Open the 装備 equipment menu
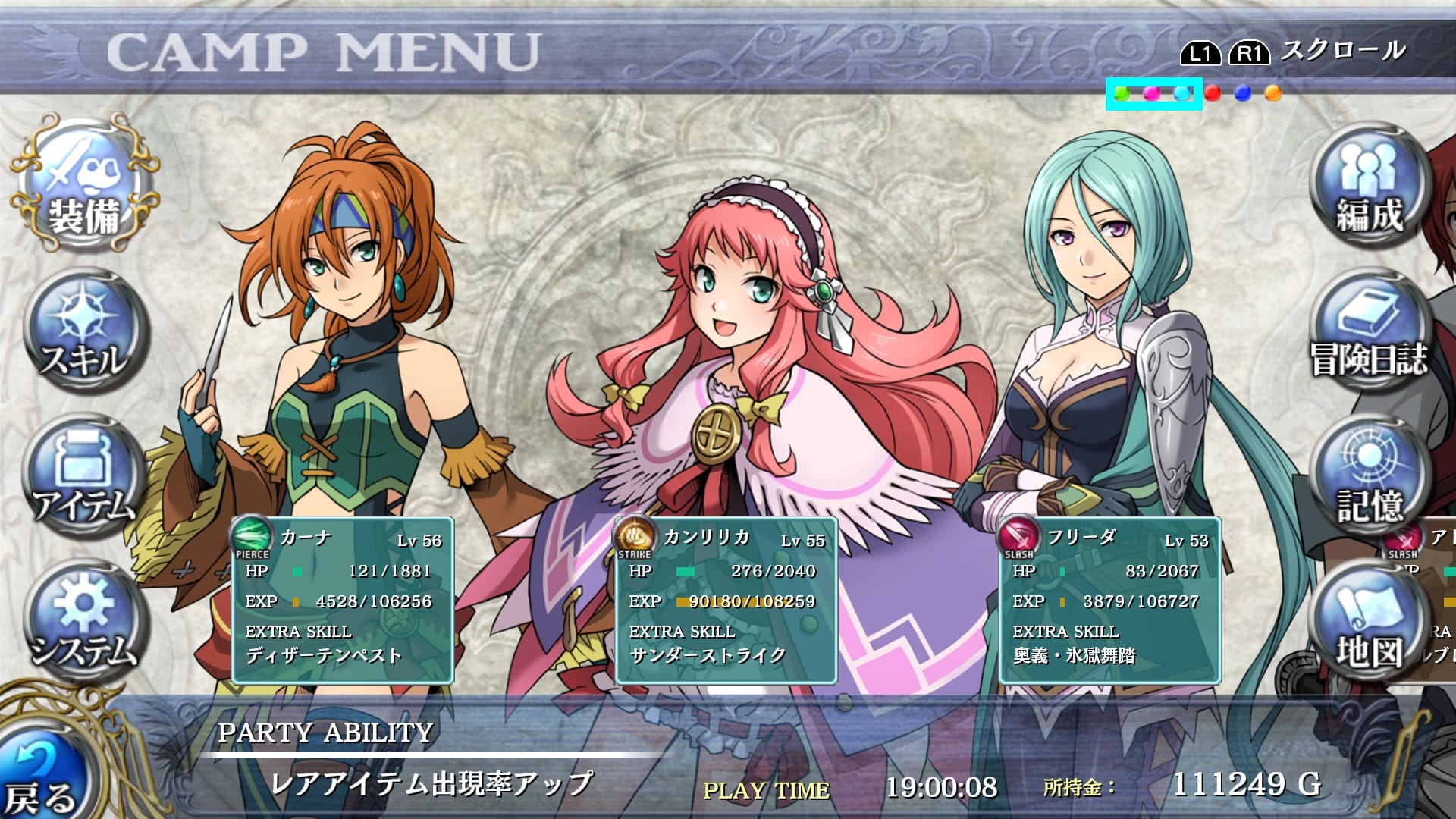Image resolution: width=1456 pixels, height=819 pixels. [x=85, y=186]
